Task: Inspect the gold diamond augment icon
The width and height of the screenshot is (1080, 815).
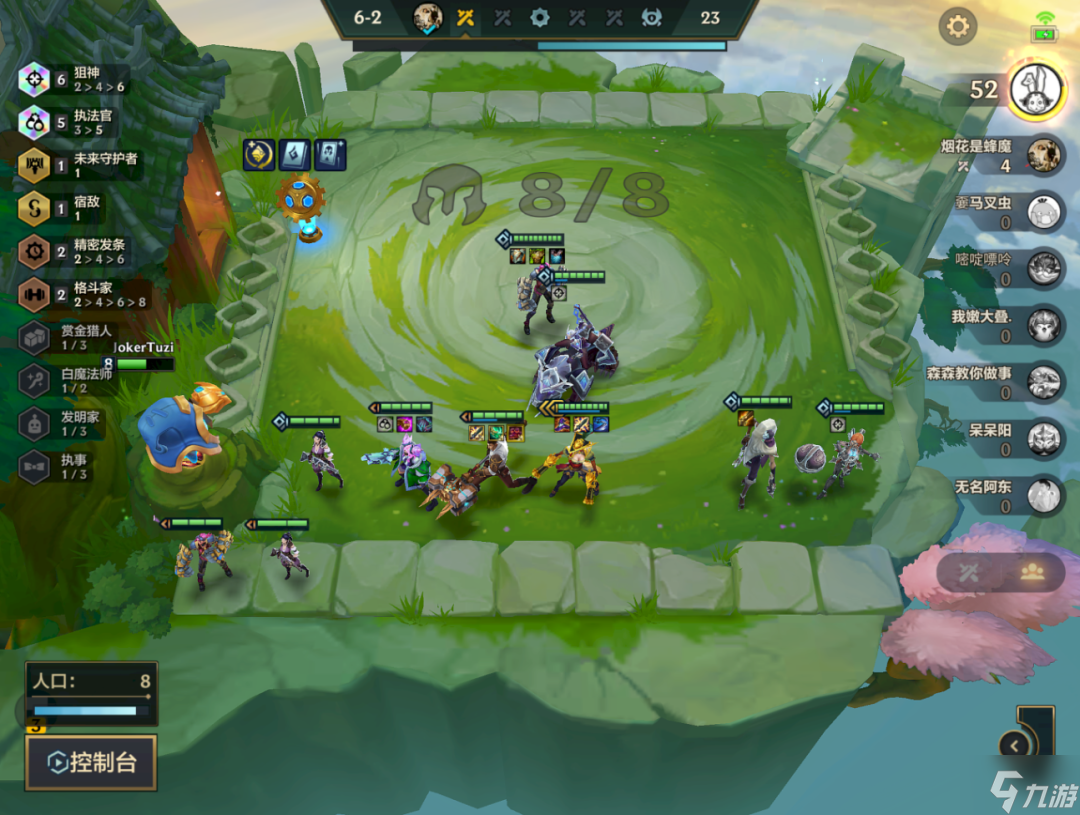Action: coord(261,155)
